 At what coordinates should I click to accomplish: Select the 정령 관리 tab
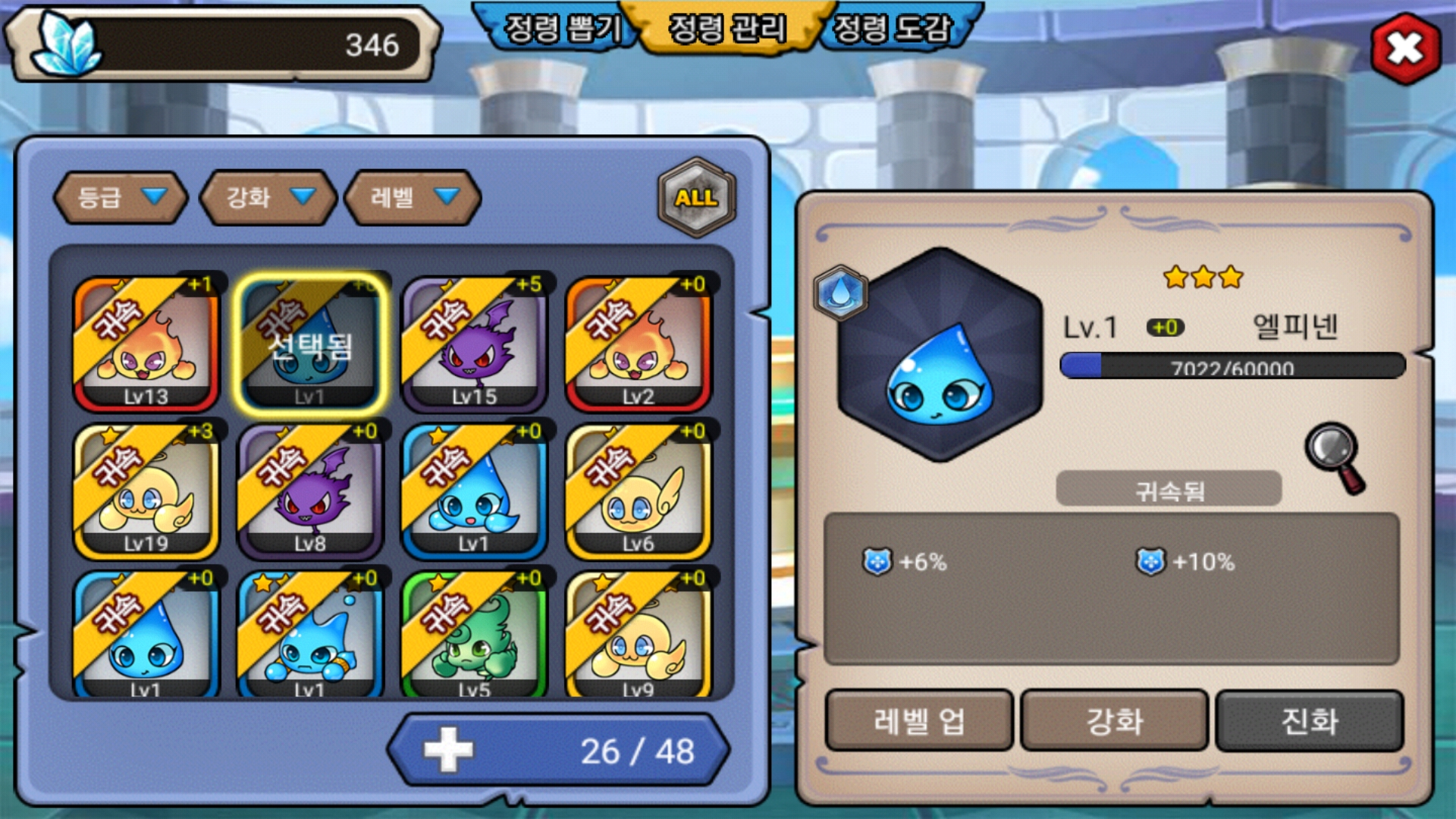726,29
